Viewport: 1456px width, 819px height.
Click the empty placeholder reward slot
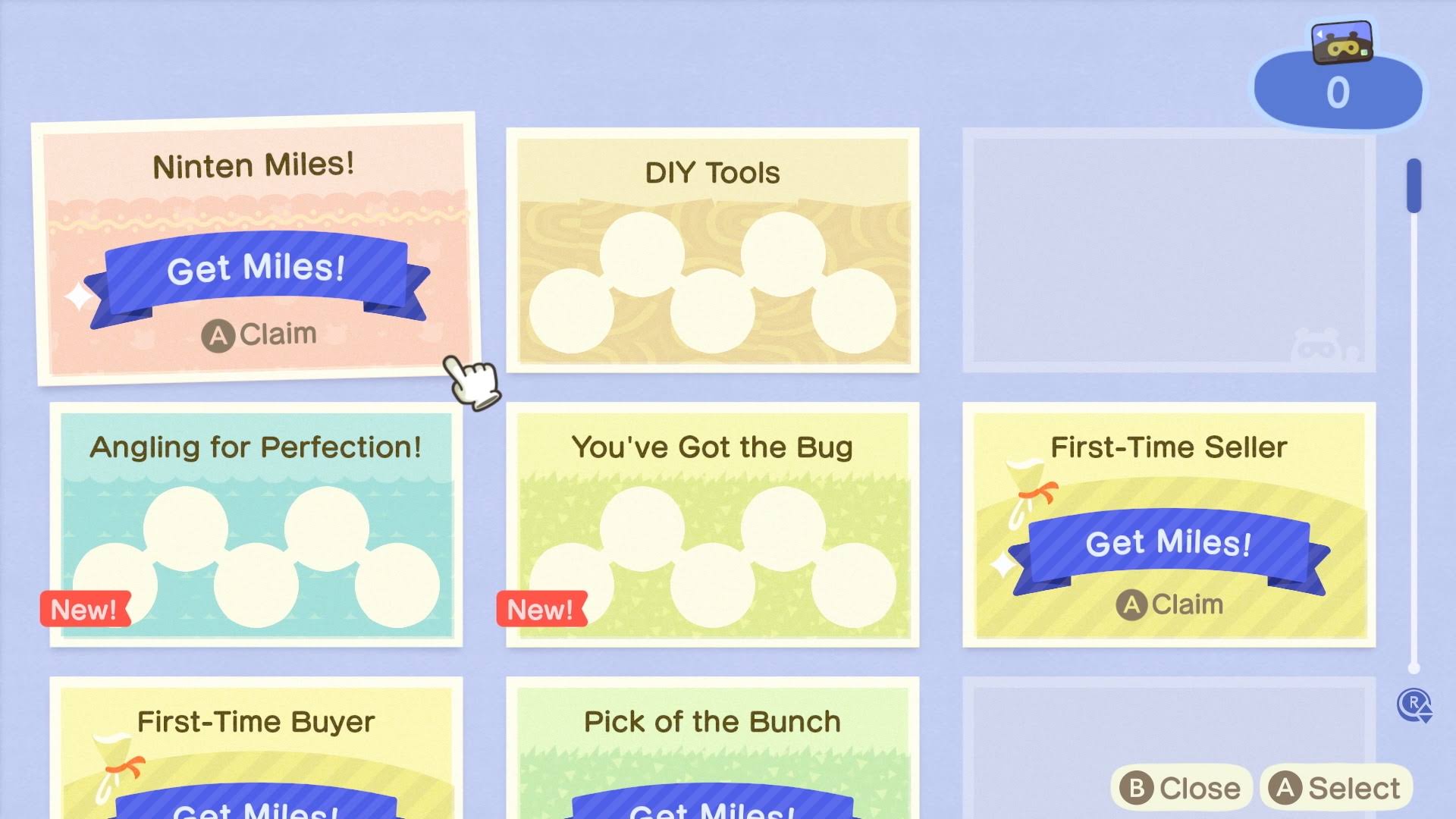(x=1168, y=250)
